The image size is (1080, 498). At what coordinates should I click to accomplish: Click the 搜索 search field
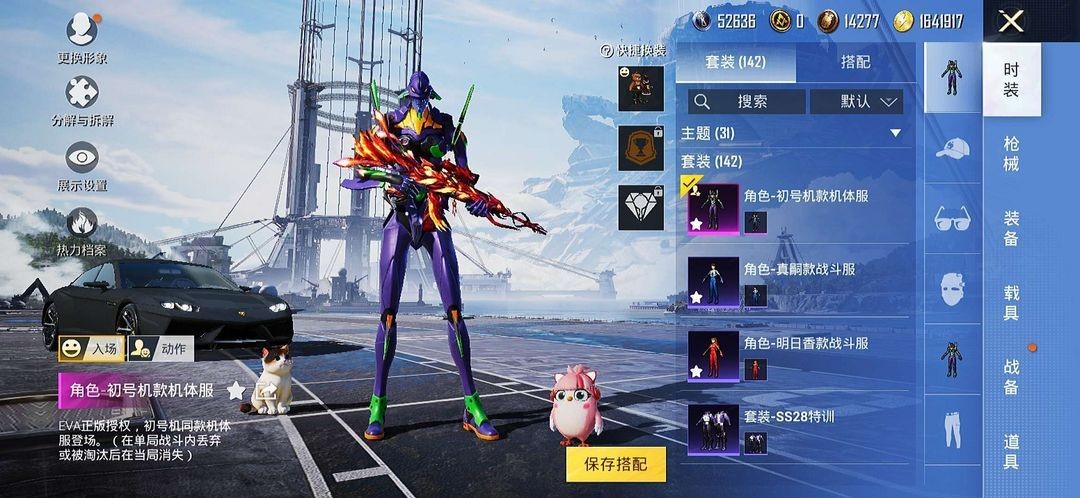click(746, 101)
